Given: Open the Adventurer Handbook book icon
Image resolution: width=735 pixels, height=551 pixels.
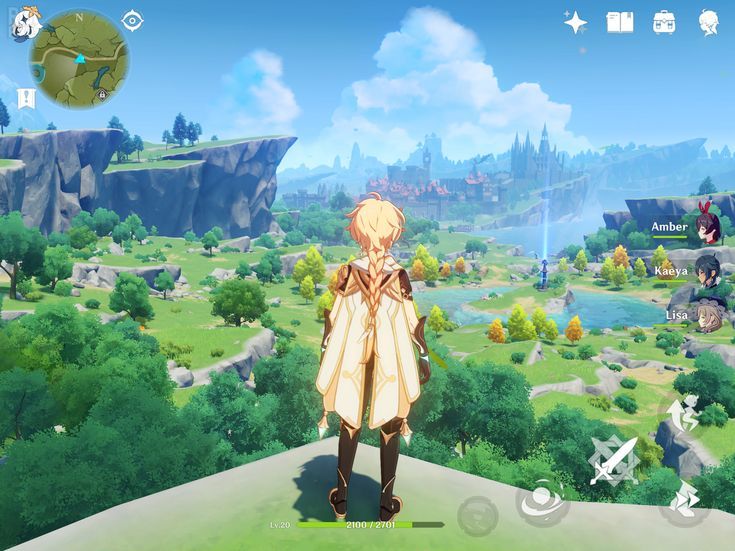Looking at the screenshot, I should coord(620,22).
